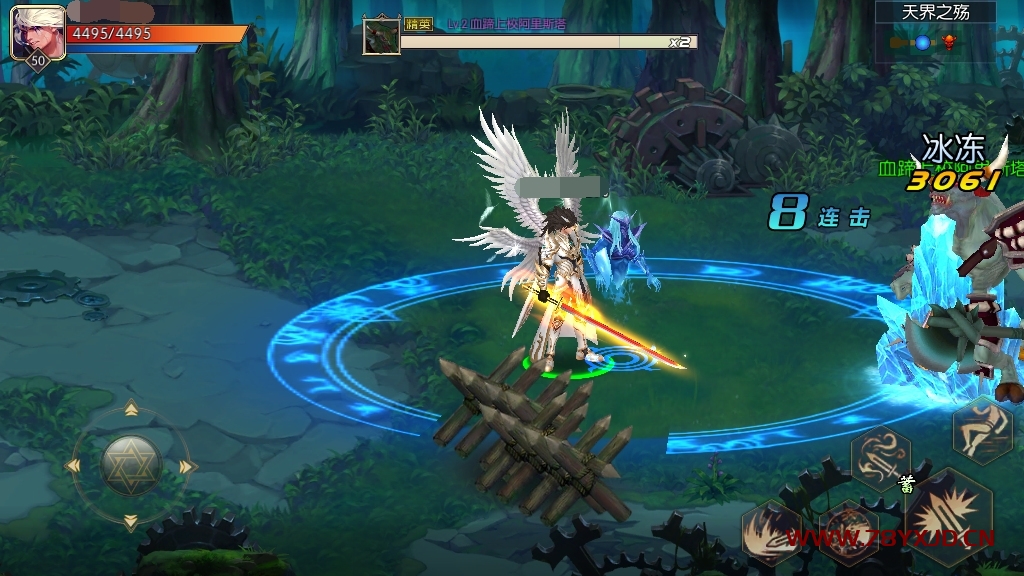Select the elite enemy portrait icon

click(x=382, y=36)
